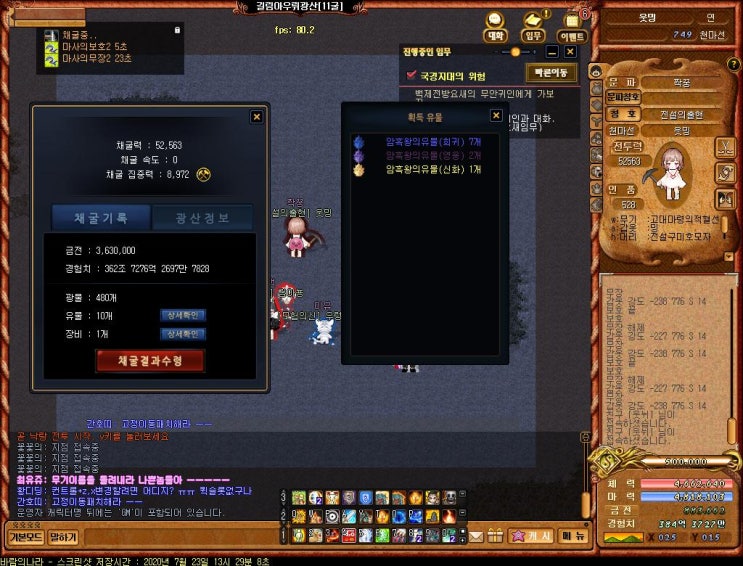Select the 말하기 speak button
743x566 pixels.
tap(63, 537)
